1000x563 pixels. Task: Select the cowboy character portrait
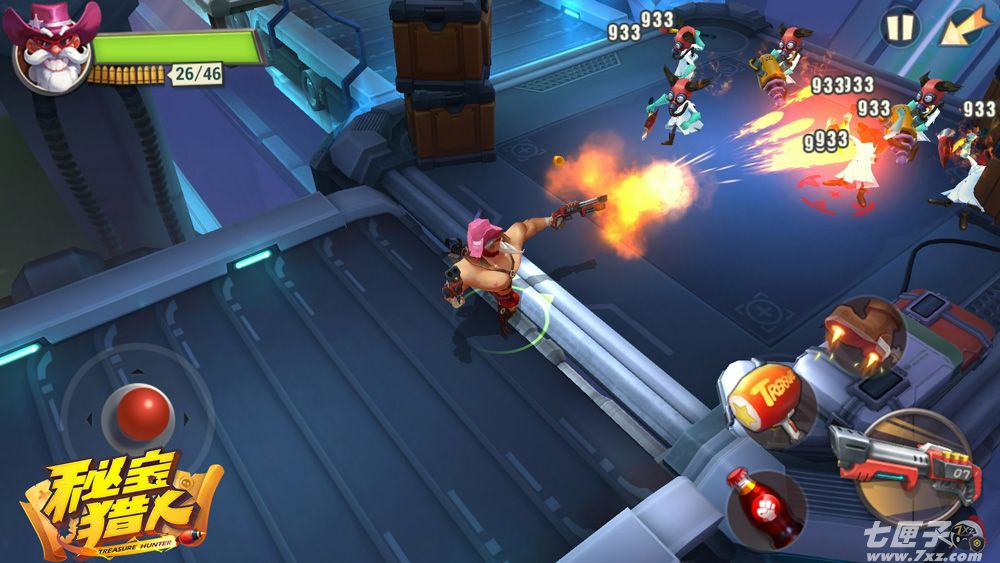point(52,48)
